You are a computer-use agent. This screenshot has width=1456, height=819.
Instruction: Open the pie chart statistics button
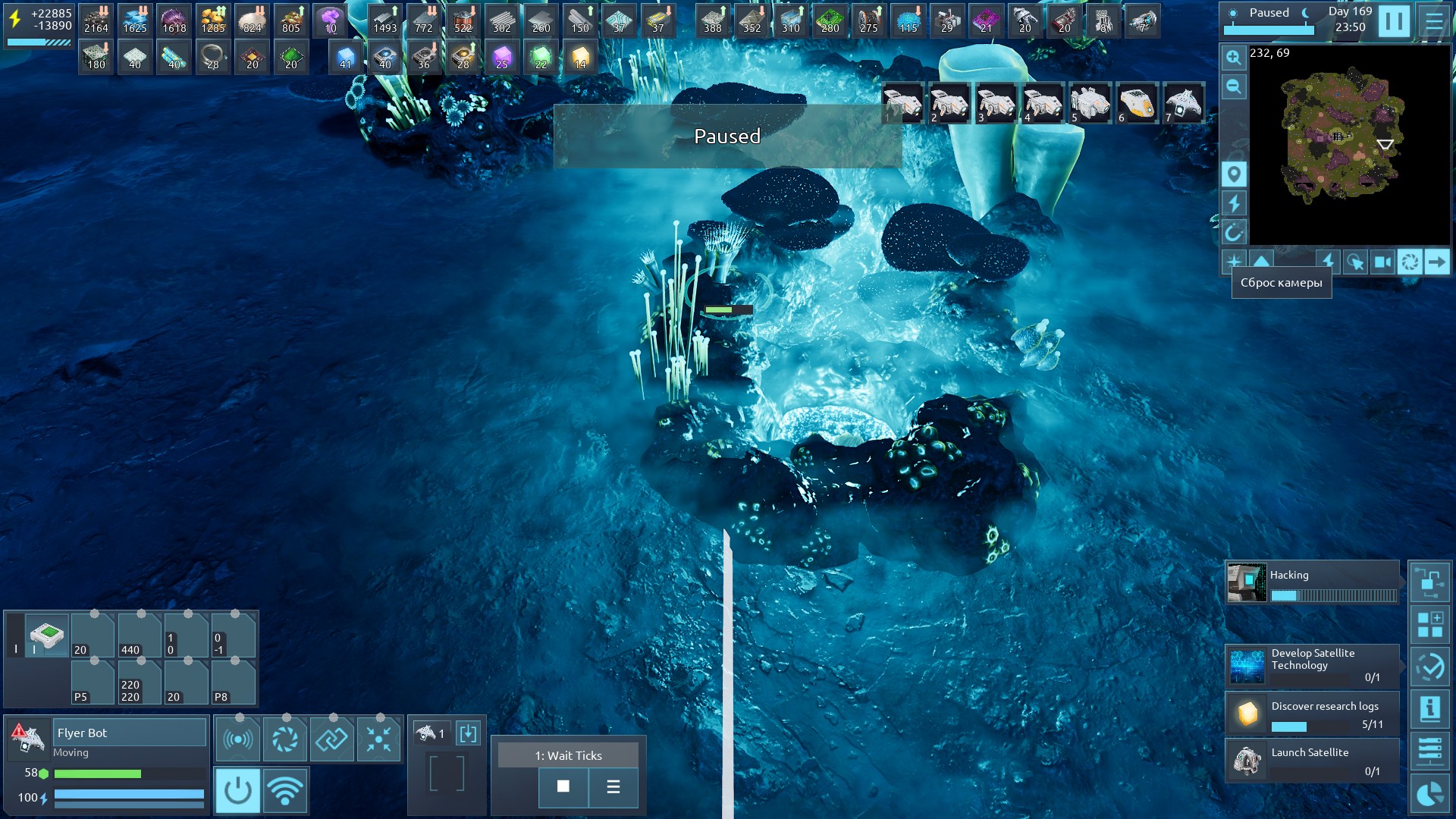(1429, 794)
